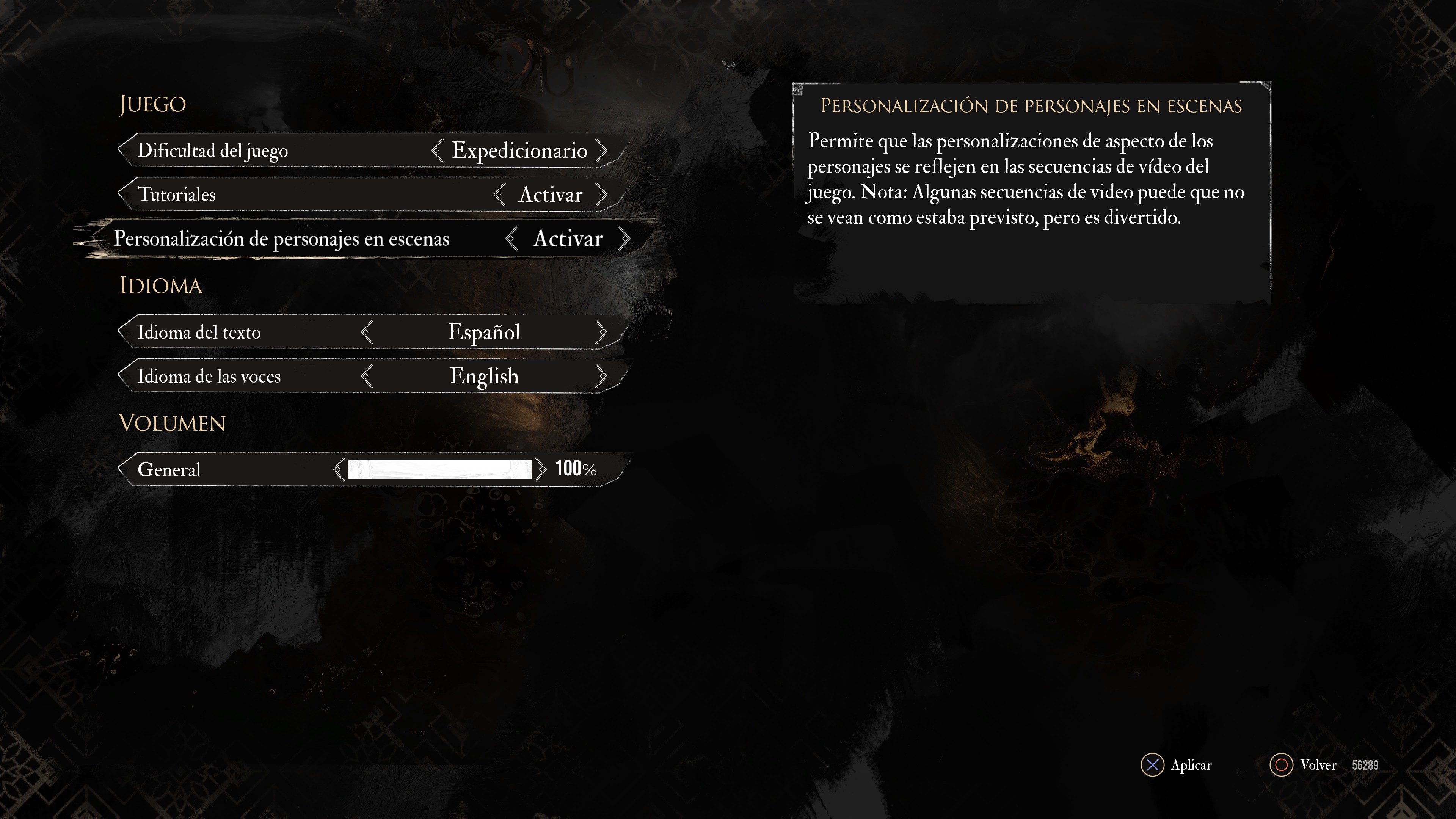Viewport: 1456px width, 819px height.
Task: Click right arrow of Personalización de personajes
Action: (x=624, y=238)
